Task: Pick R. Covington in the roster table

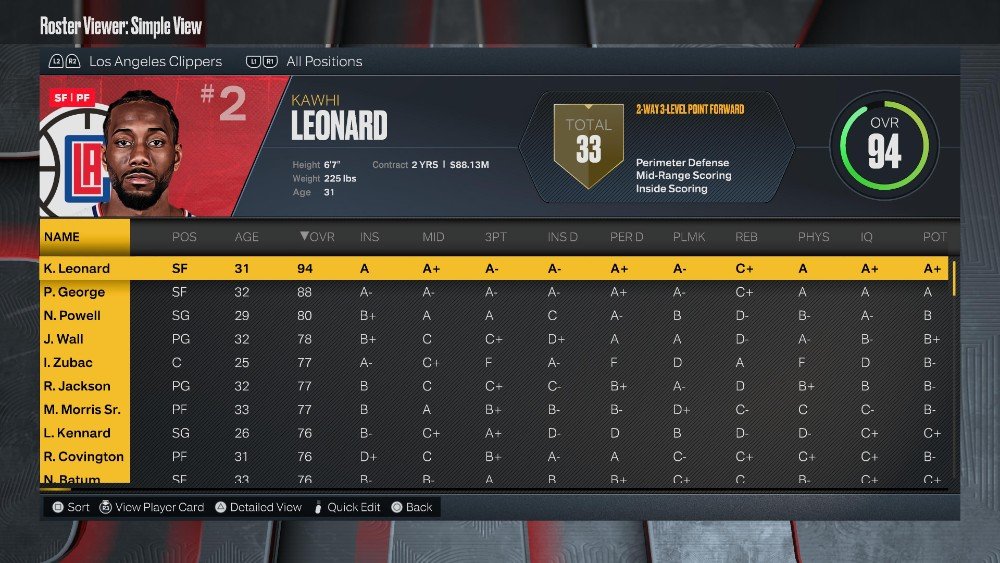Action: pos(83,457)
